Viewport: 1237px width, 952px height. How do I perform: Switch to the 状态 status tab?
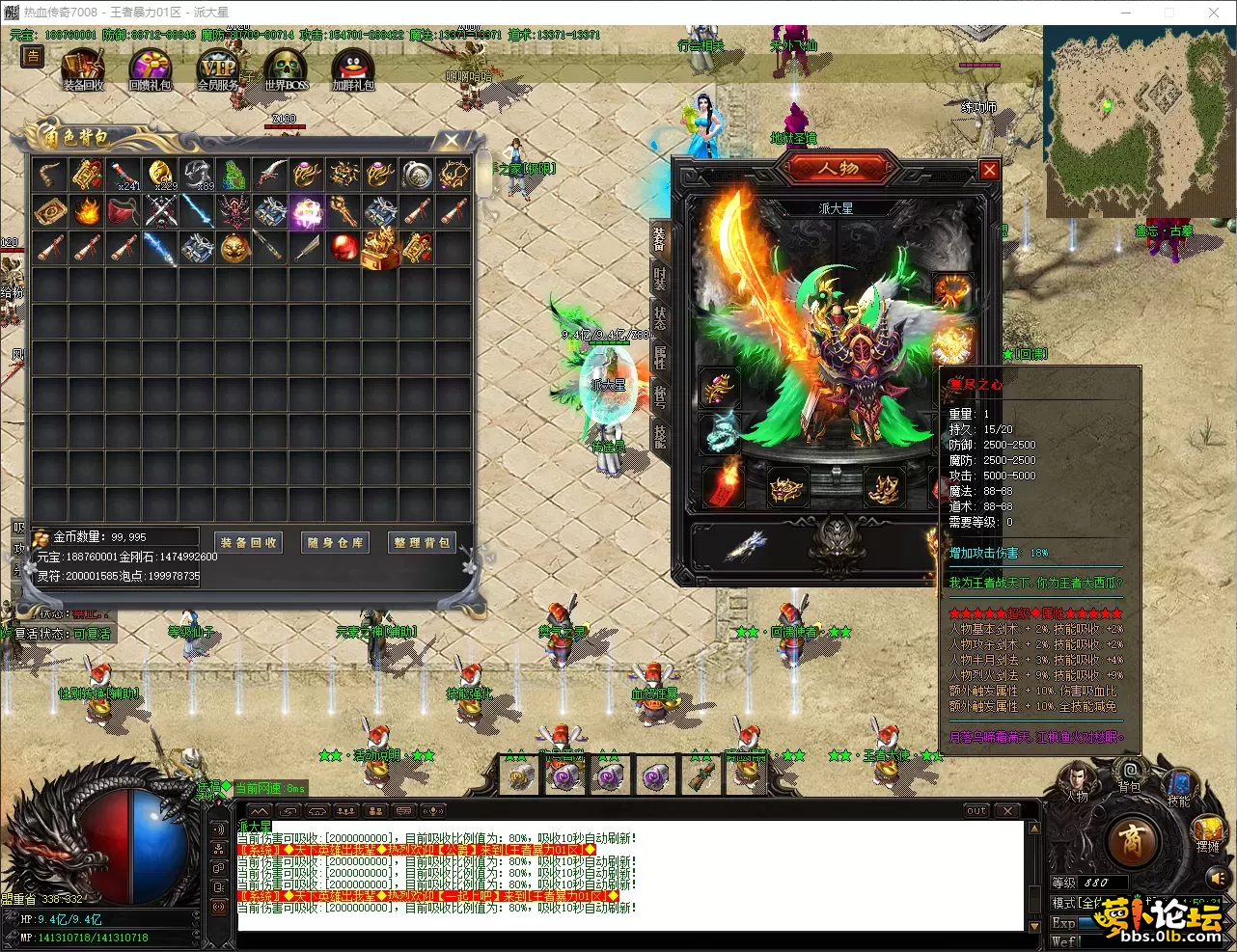click(660, 317)
